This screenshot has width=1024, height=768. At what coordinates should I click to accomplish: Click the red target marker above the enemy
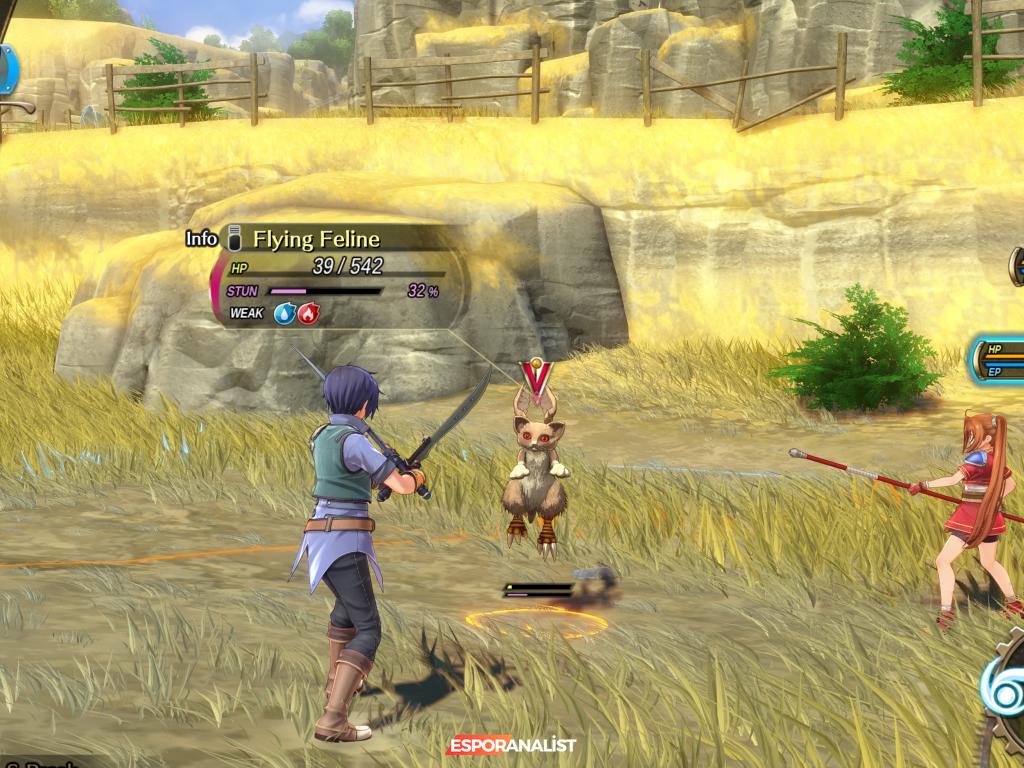point(536,375)
